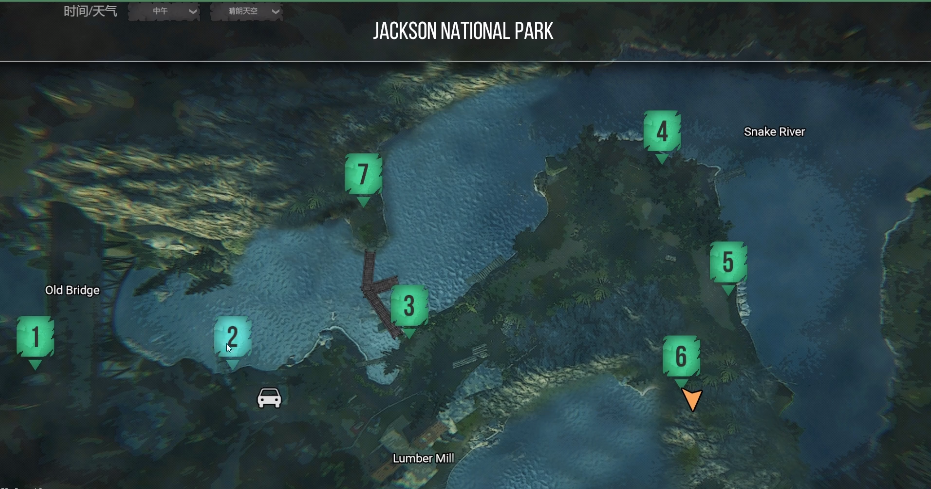The image size is (931, 489).
Task: Select map marker number 1
Action: 36,338
